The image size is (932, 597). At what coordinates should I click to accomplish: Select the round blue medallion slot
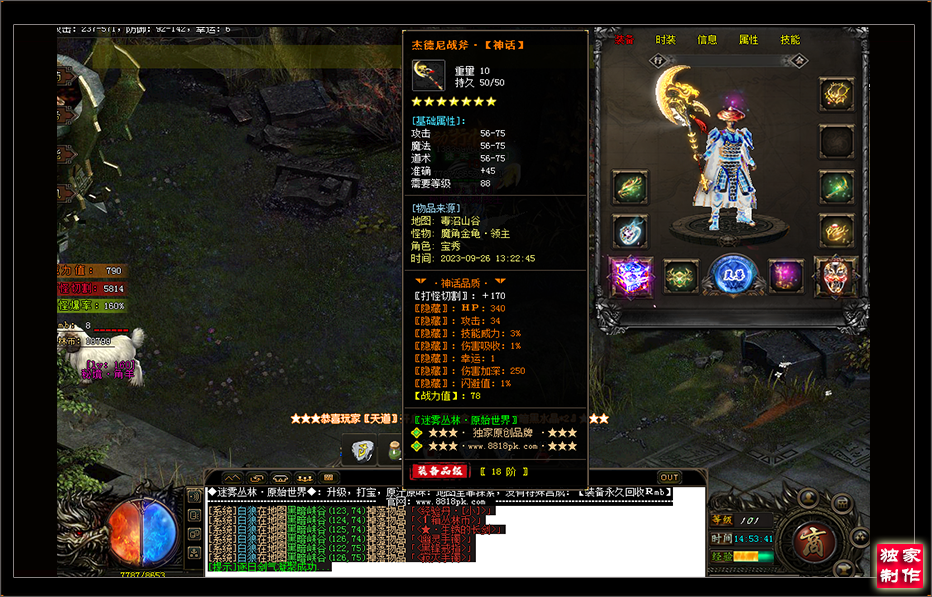[733, 275]
